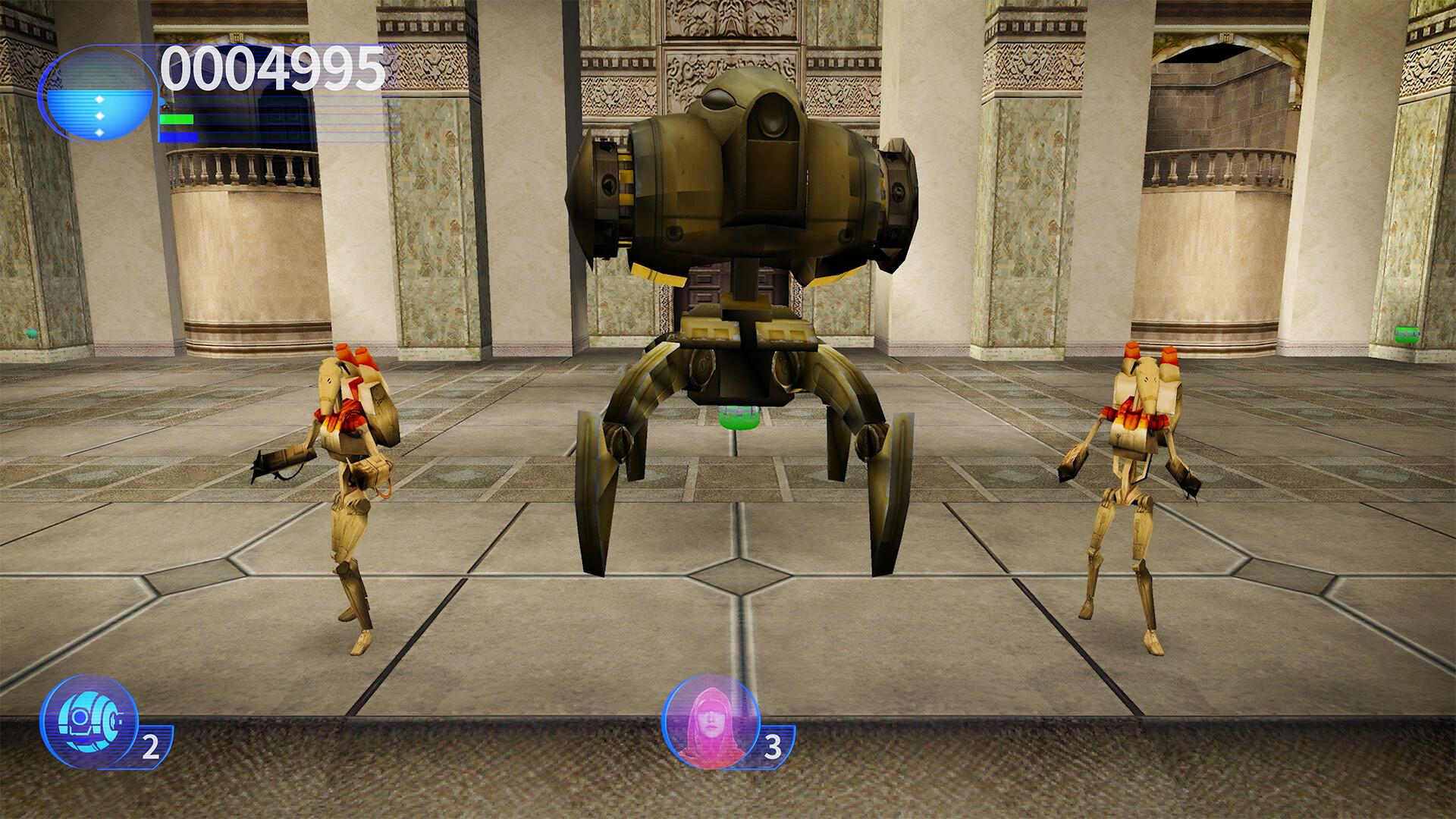
Task: Click the hologram count badge showing 3
Action: pyautogui.click(x=771, y=747)
